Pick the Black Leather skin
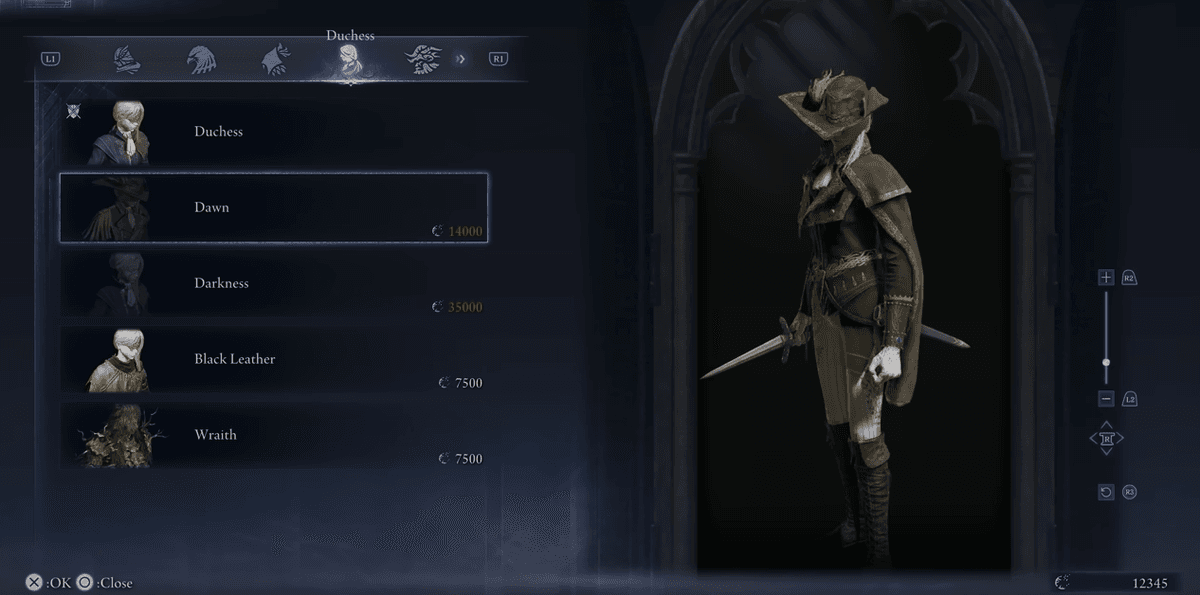 pyautogui.click(x=273, y=360)
